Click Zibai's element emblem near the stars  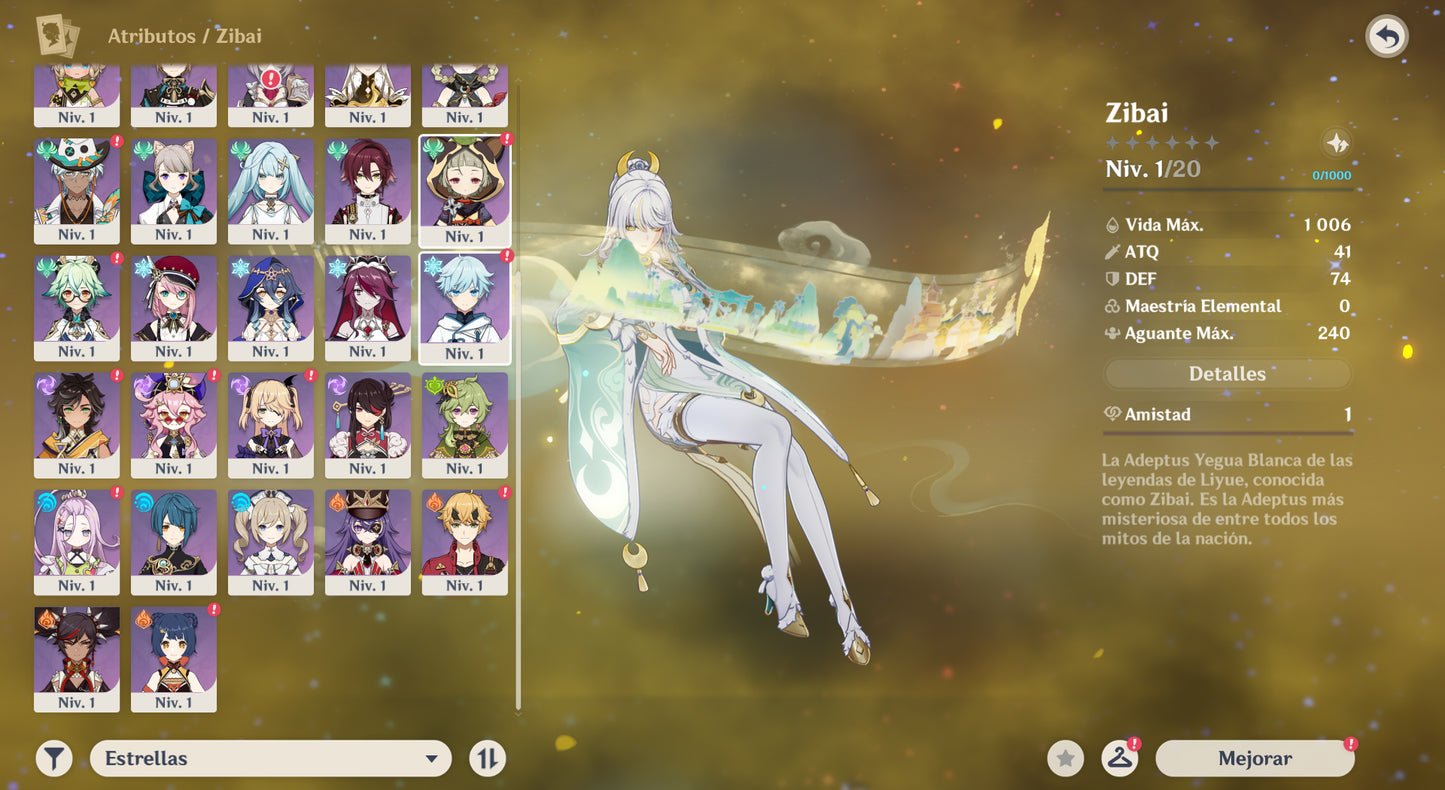pyautogui.click(x=1338, y=142)
